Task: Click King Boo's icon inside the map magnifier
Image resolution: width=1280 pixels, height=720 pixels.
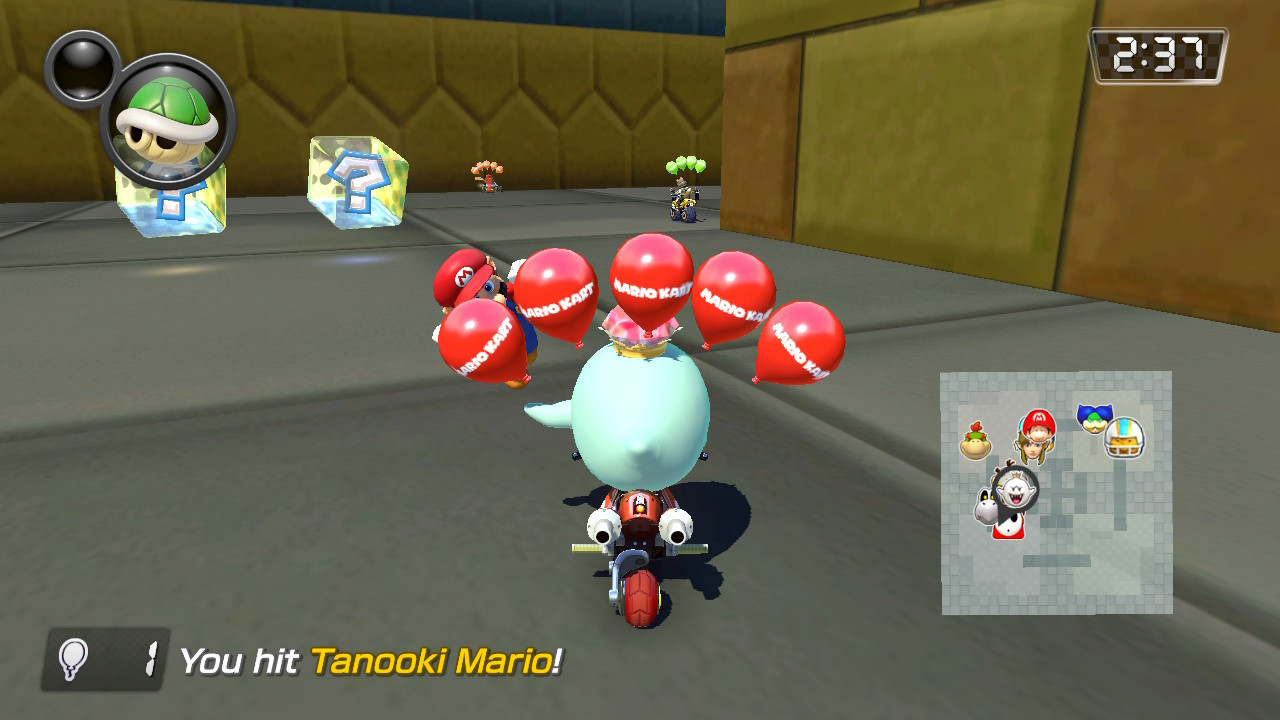Action: tap(1015, 488)
